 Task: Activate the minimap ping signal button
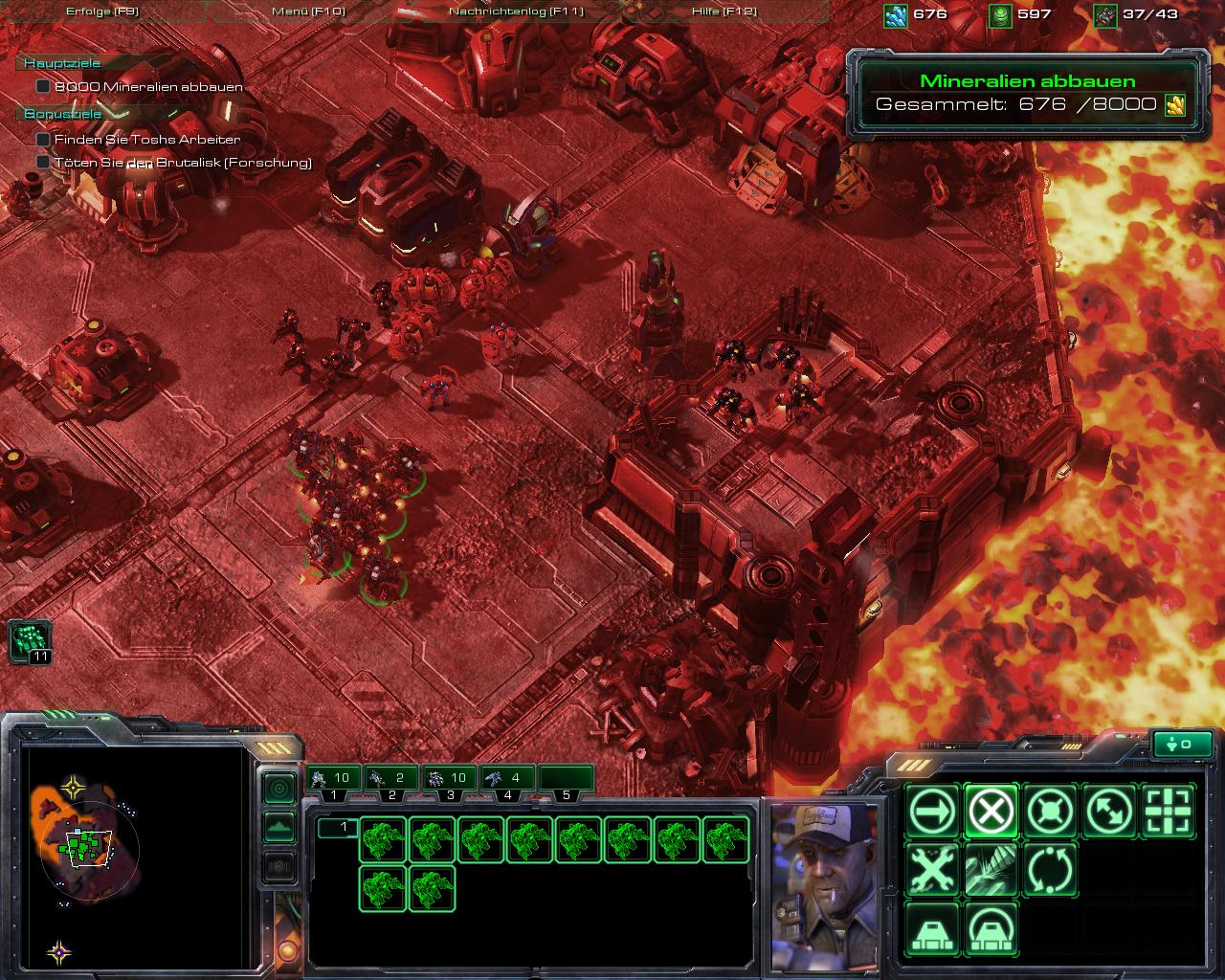click(279, 789)
